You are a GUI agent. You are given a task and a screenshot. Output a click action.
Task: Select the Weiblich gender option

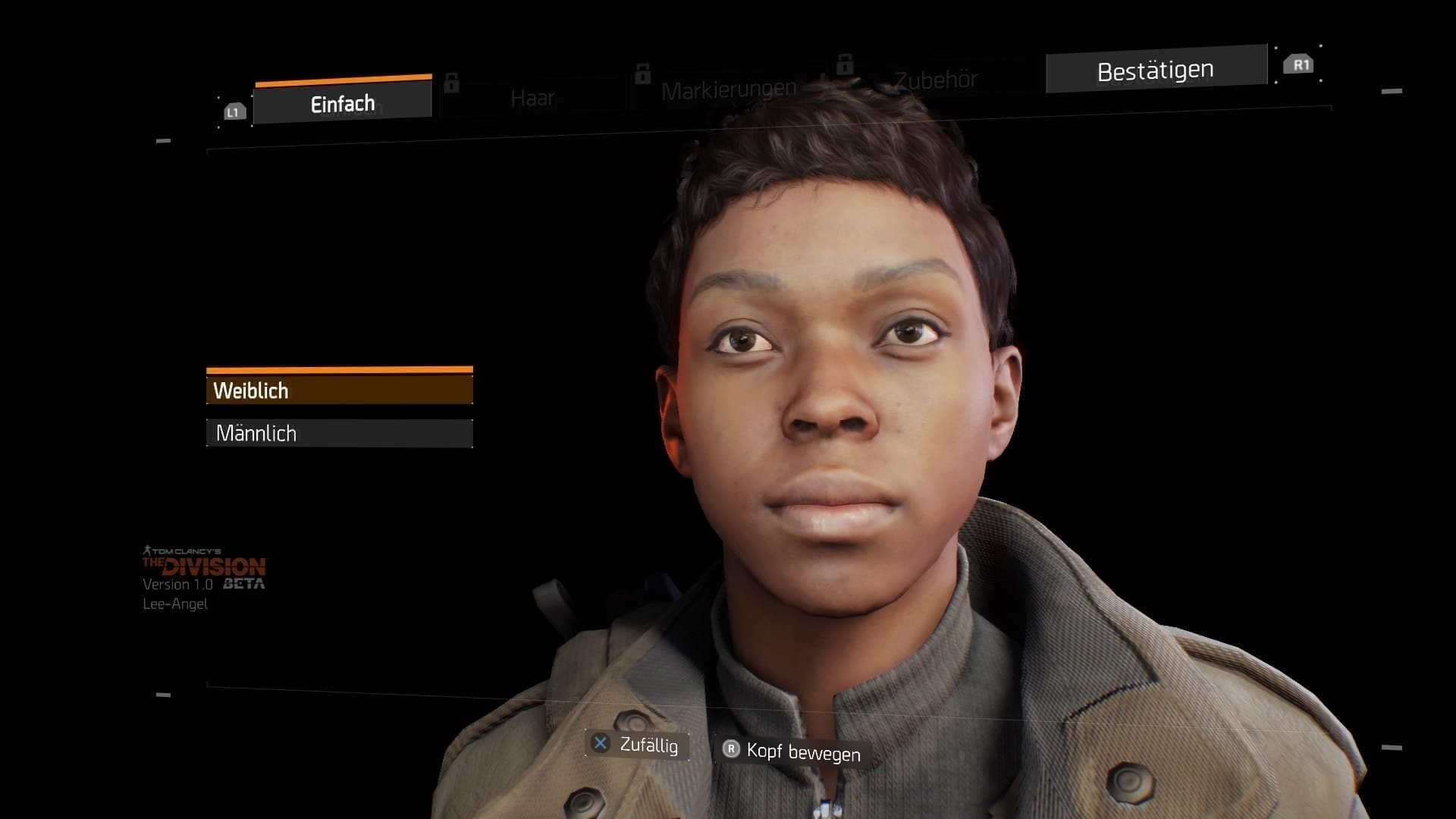(x=339, y=390)
